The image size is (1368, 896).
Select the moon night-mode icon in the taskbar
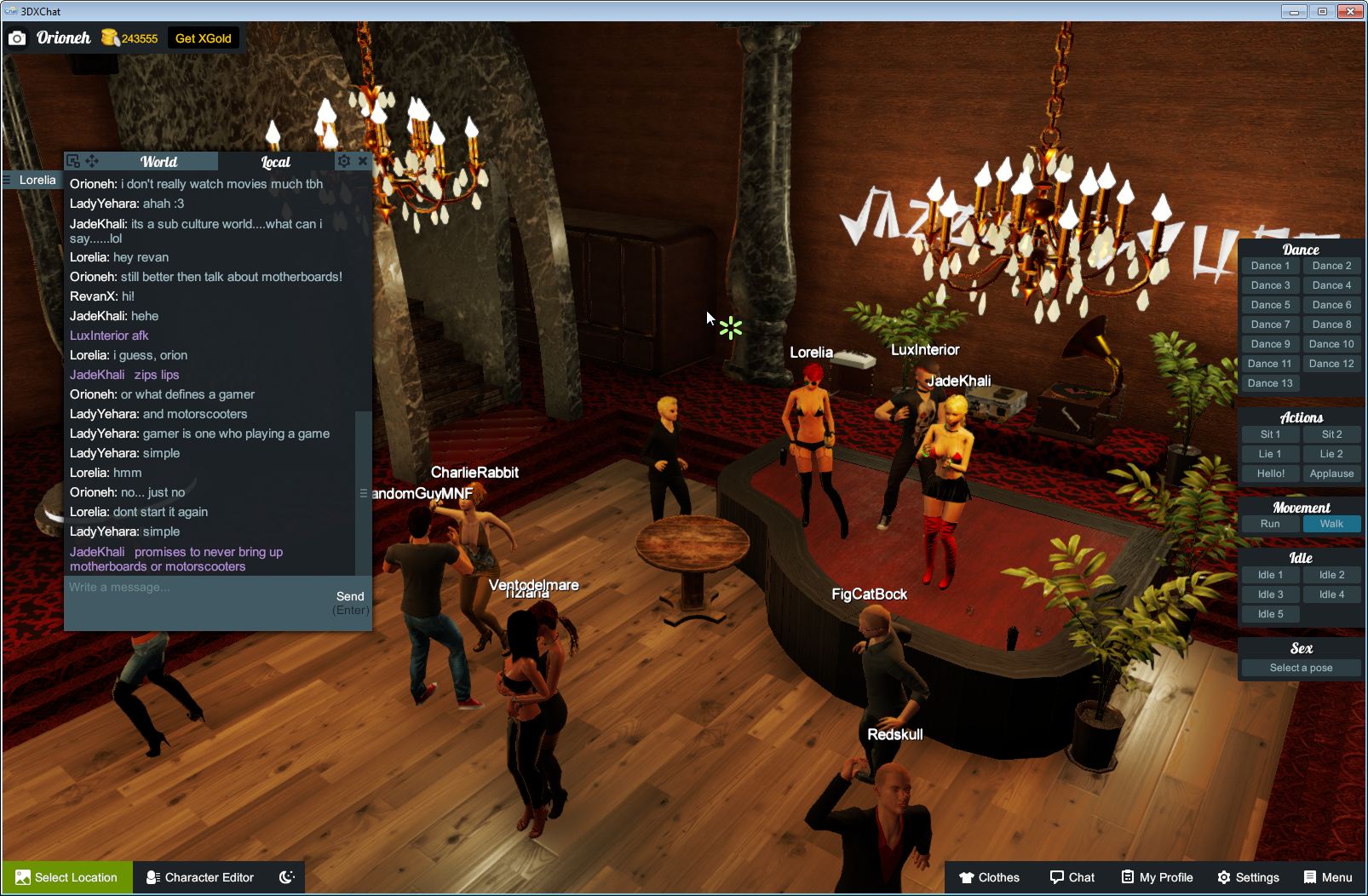point(289,877)
